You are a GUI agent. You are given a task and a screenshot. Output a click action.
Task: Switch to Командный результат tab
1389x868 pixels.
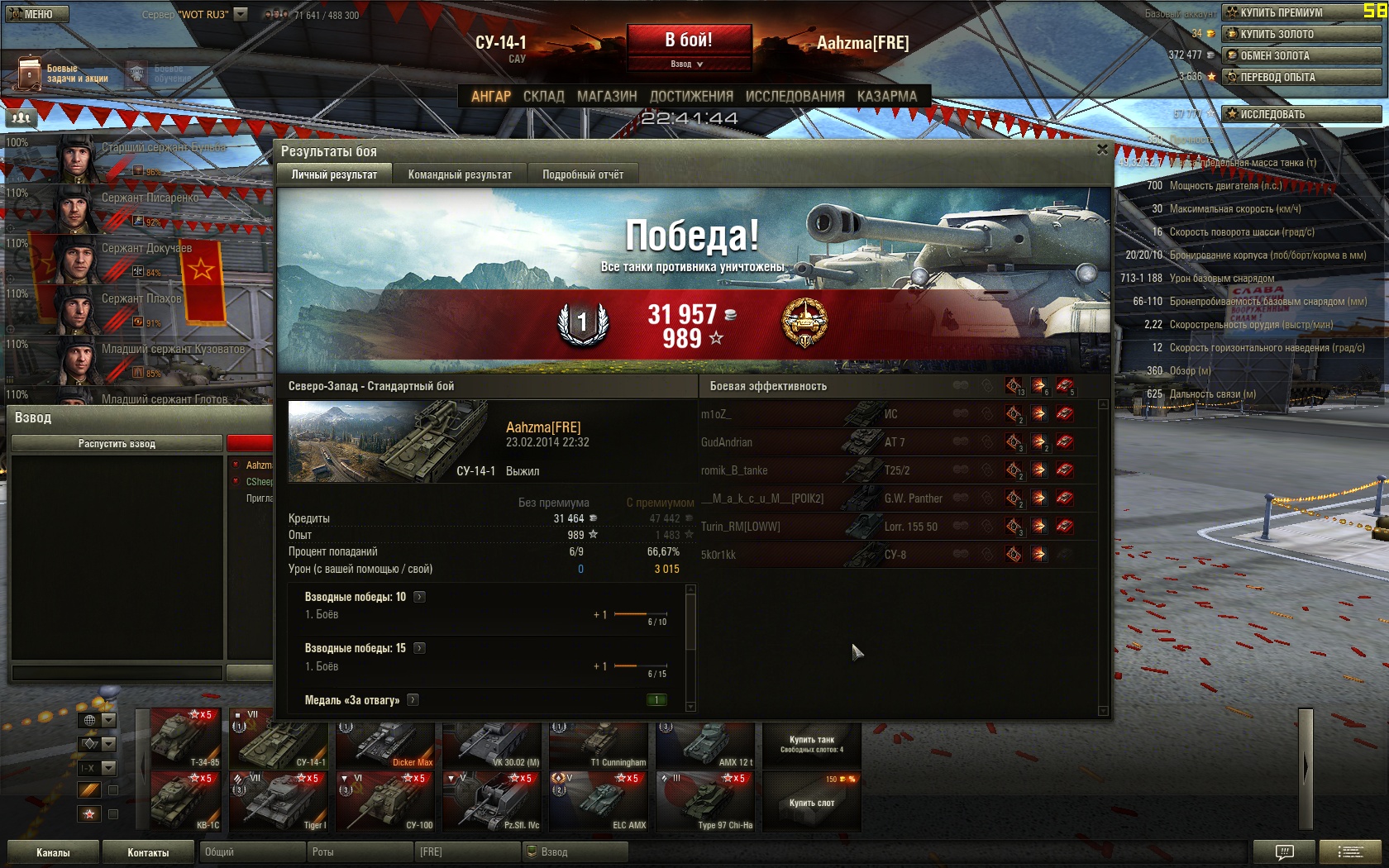tap(460, 174)
